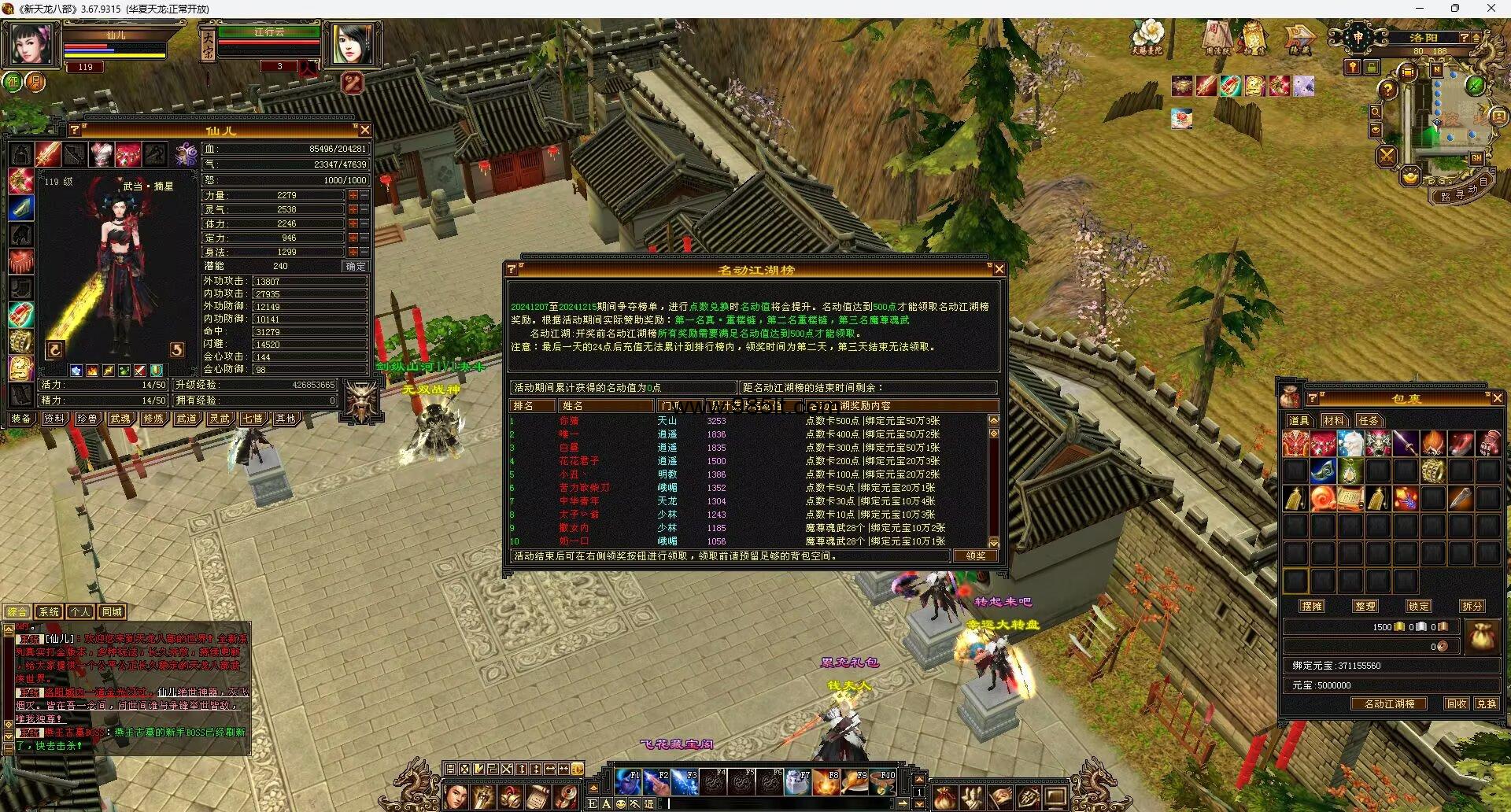1511x812 pixels.
Task: Switch to the 珍兽 tab
Action: (87, 419)
